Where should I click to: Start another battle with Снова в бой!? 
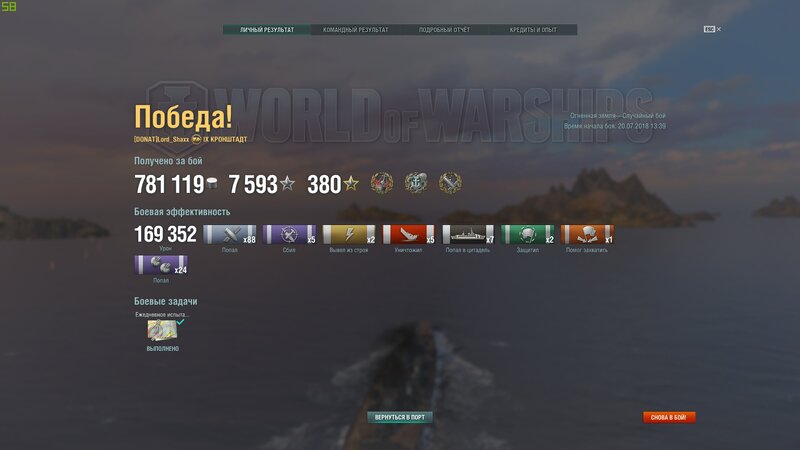click(x=669, y=417)
